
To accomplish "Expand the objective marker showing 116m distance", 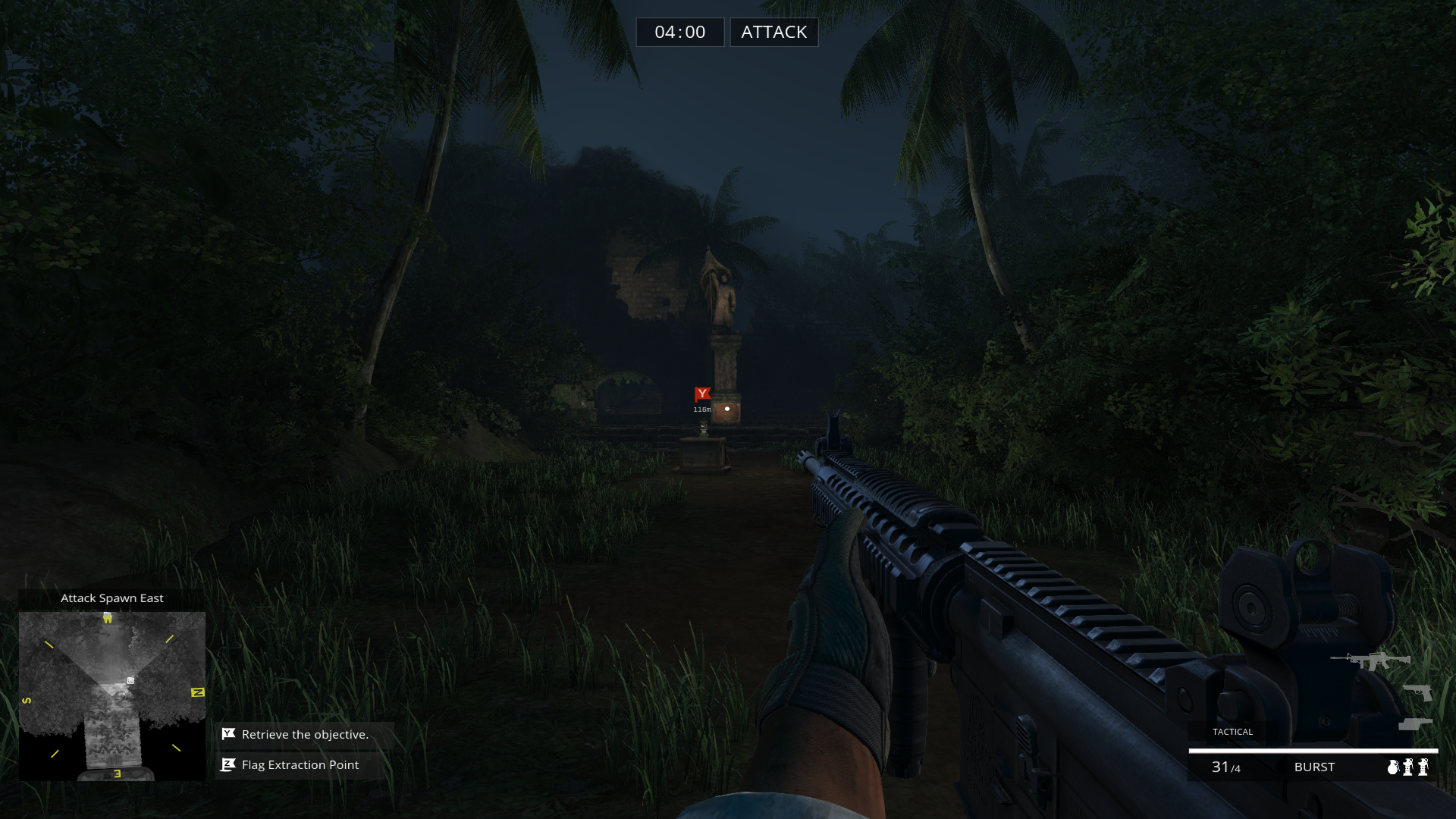I will [x=701, y=410].
